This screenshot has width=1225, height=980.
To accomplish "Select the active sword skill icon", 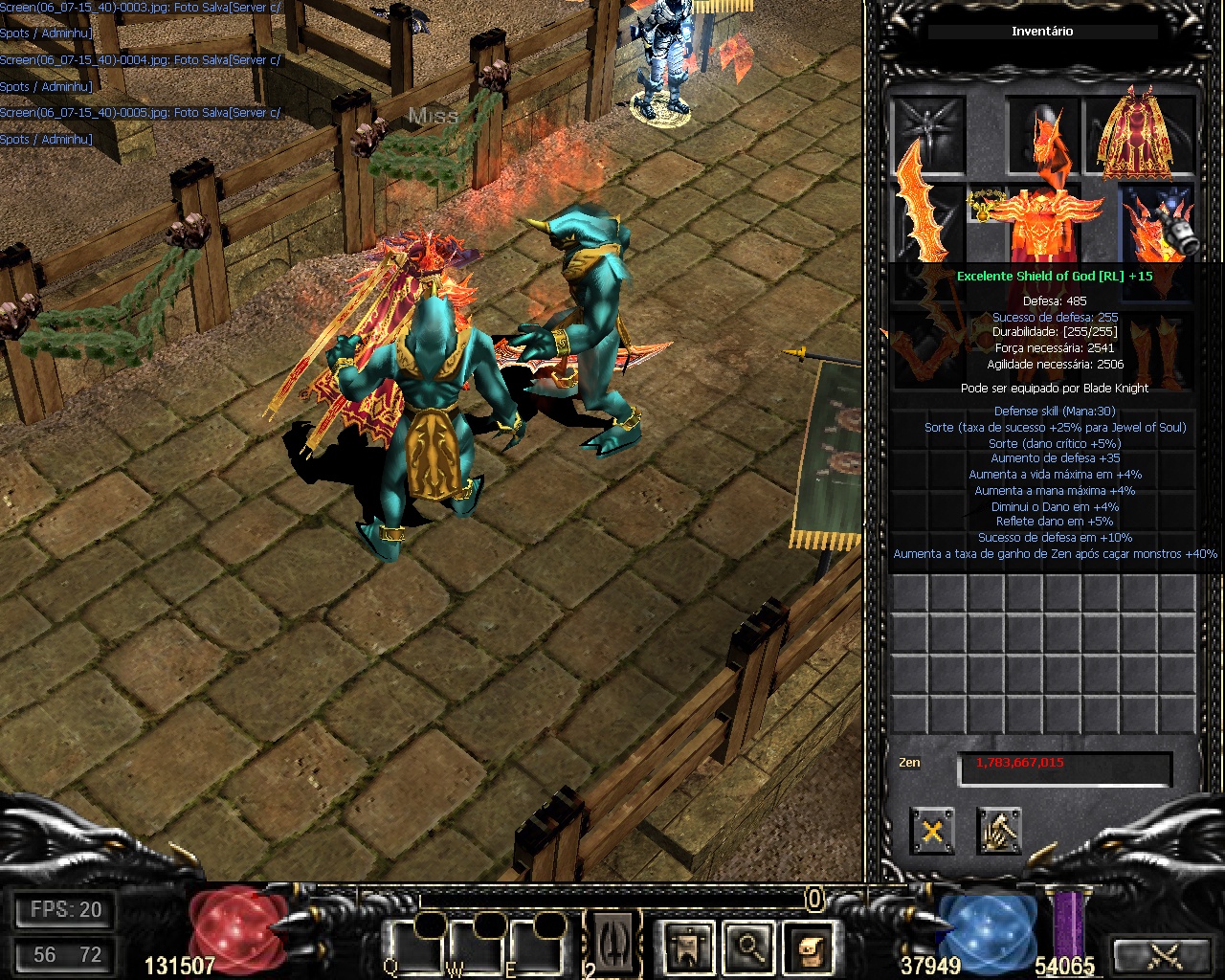I will [612, 945].
